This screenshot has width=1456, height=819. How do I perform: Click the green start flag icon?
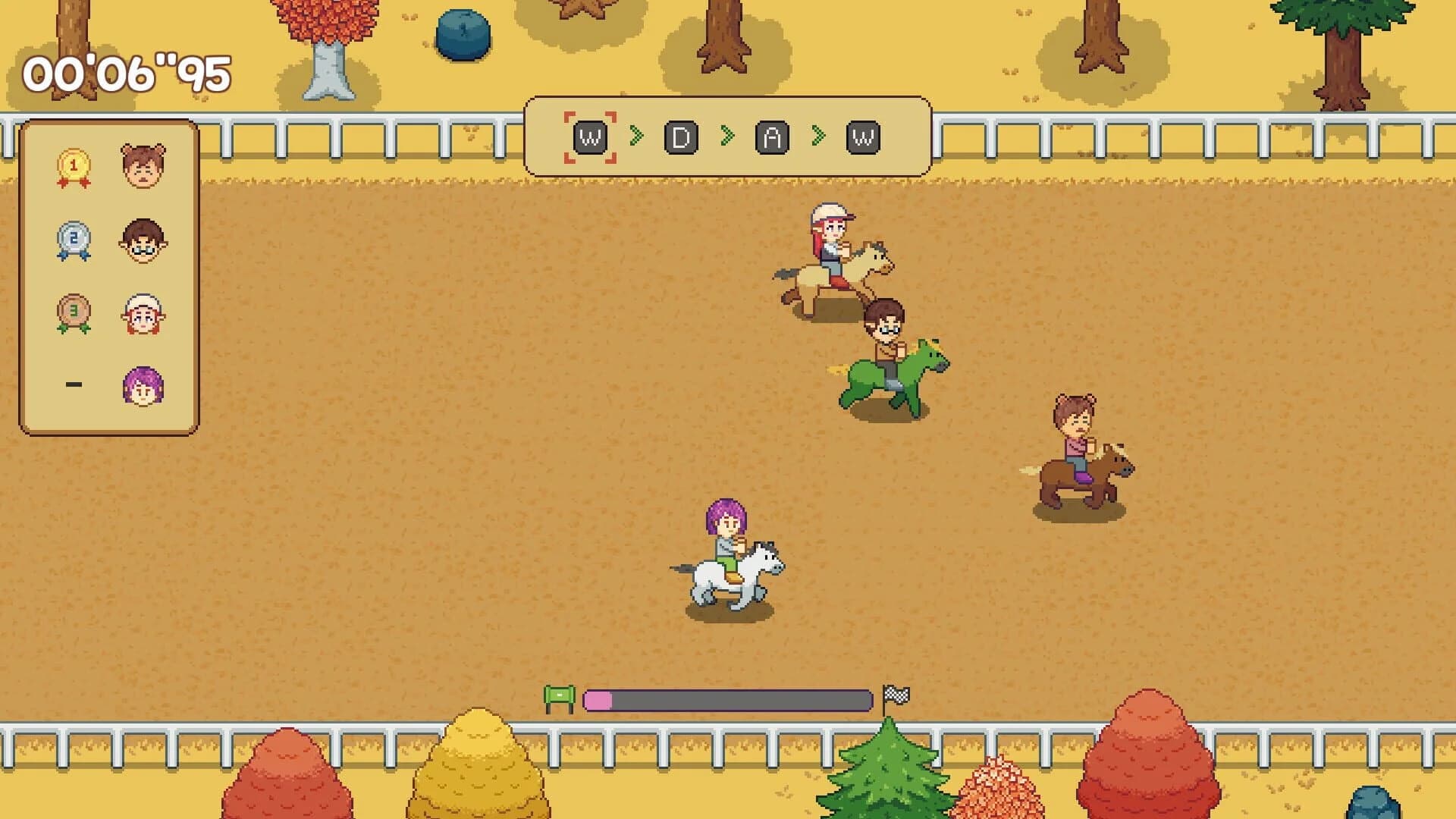[x=559, y=692]
